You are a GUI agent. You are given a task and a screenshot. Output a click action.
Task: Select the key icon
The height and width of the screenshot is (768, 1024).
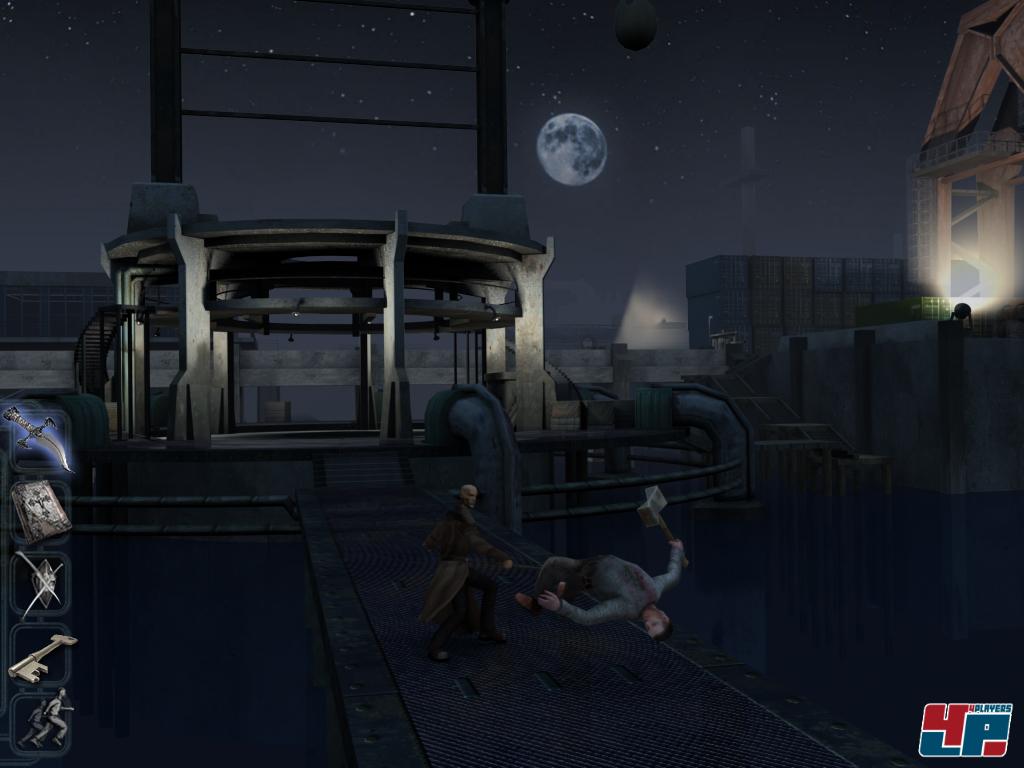42,653
